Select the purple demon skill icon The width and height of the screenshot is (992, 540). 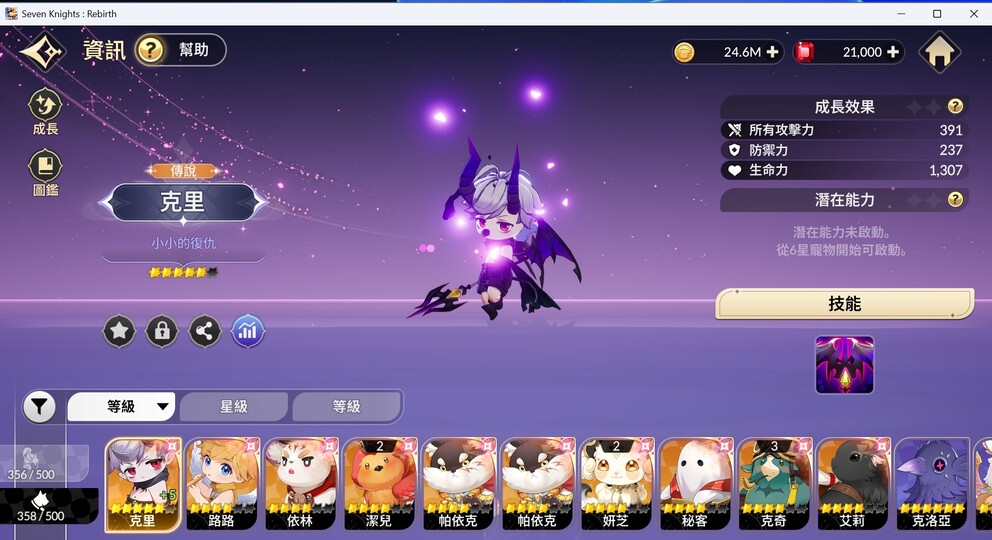(844, 364)
